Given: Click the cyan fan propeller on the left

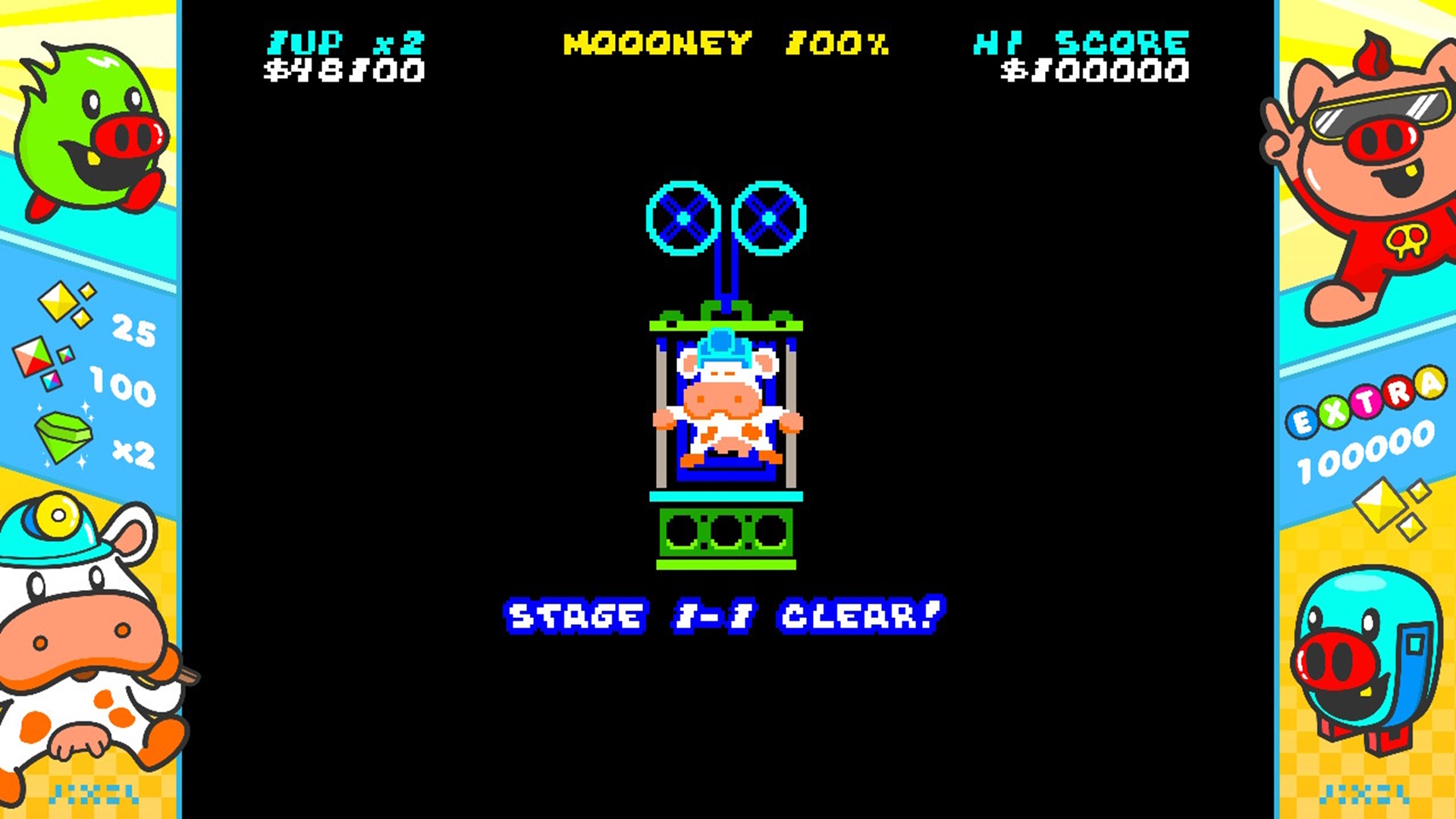Looking at the screenshot, I should [685, 219].
